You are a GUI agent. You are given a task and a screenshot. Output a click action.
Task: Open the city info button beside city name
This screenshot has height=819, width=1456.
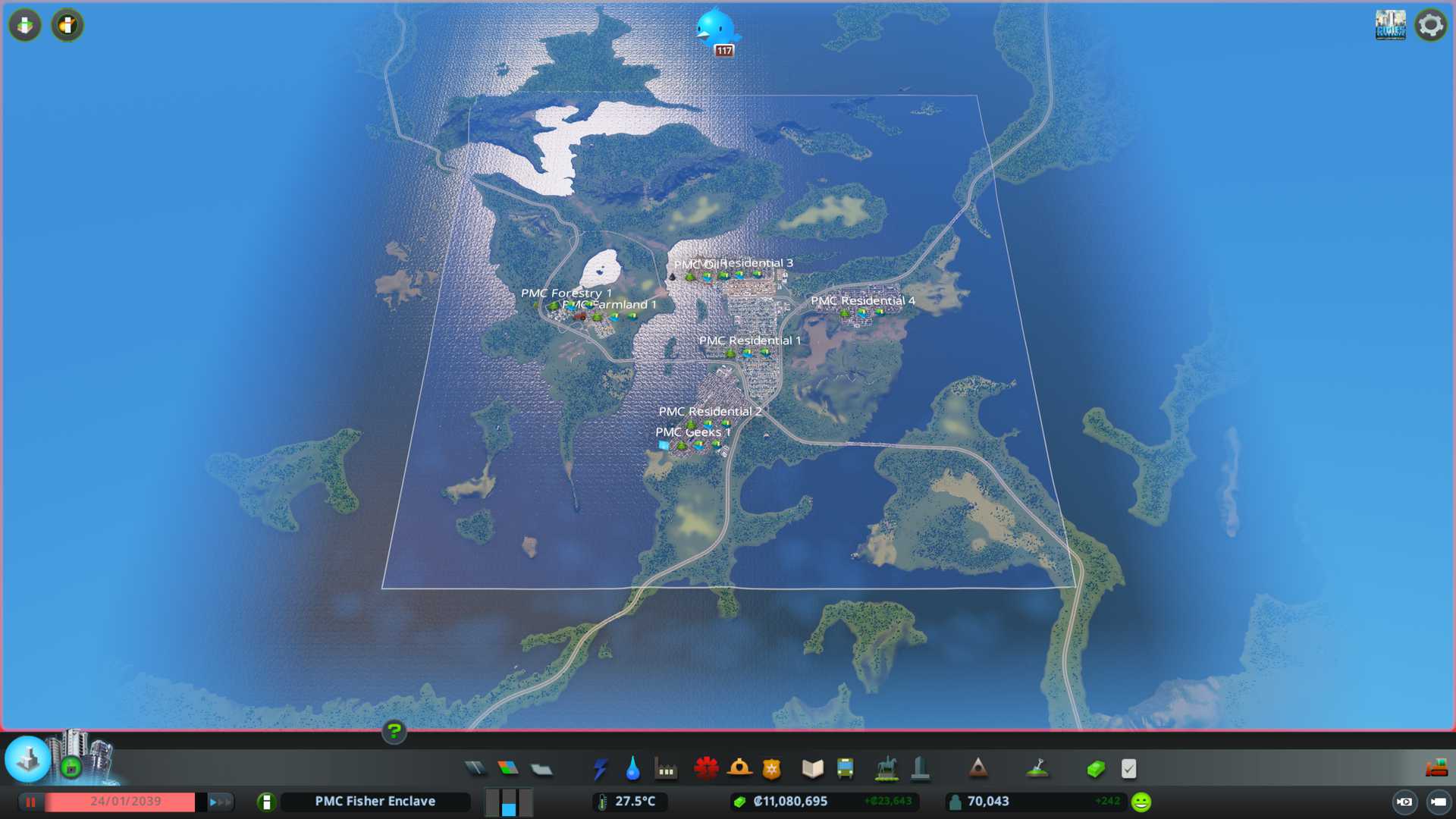266,802
